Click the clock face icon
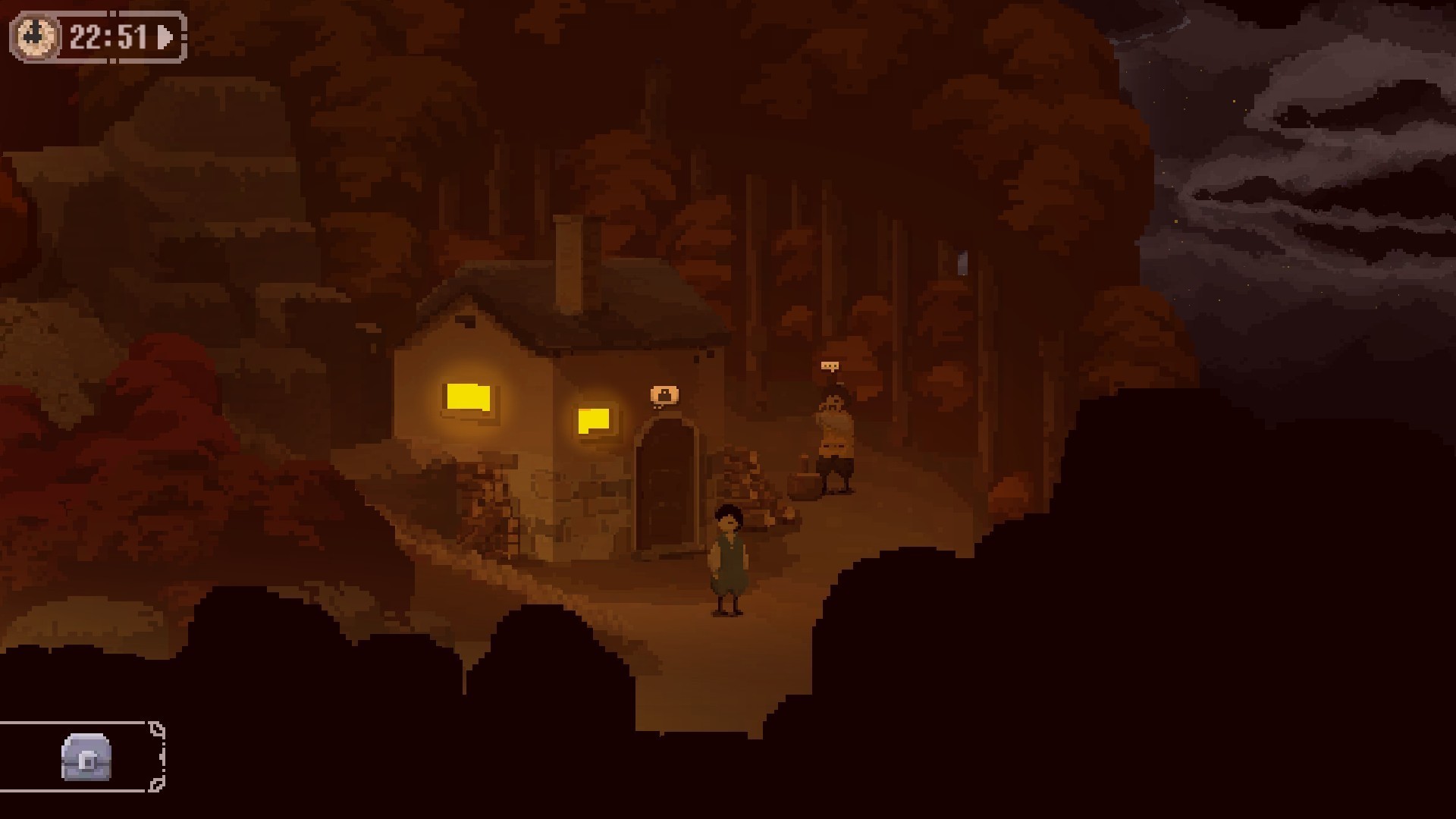 pyautogui.click(x=36, y=36)
